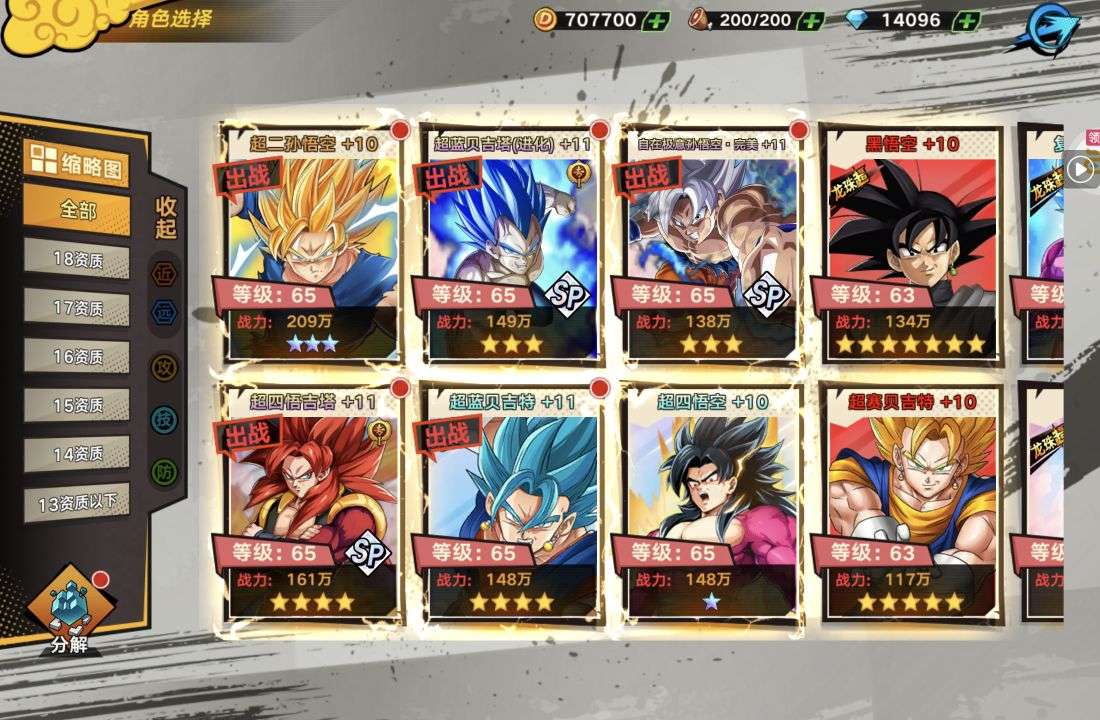Select the 15资质 filter
Viewport: 1100px width, 720px height.
[x=77, y=405]
